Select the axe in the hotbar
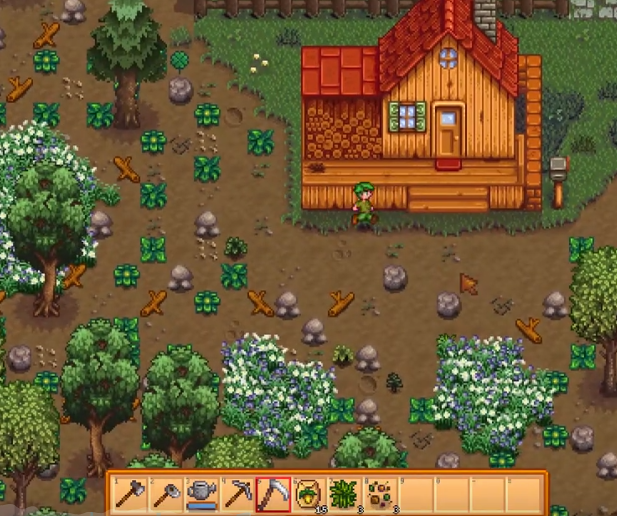 point(131,492)
